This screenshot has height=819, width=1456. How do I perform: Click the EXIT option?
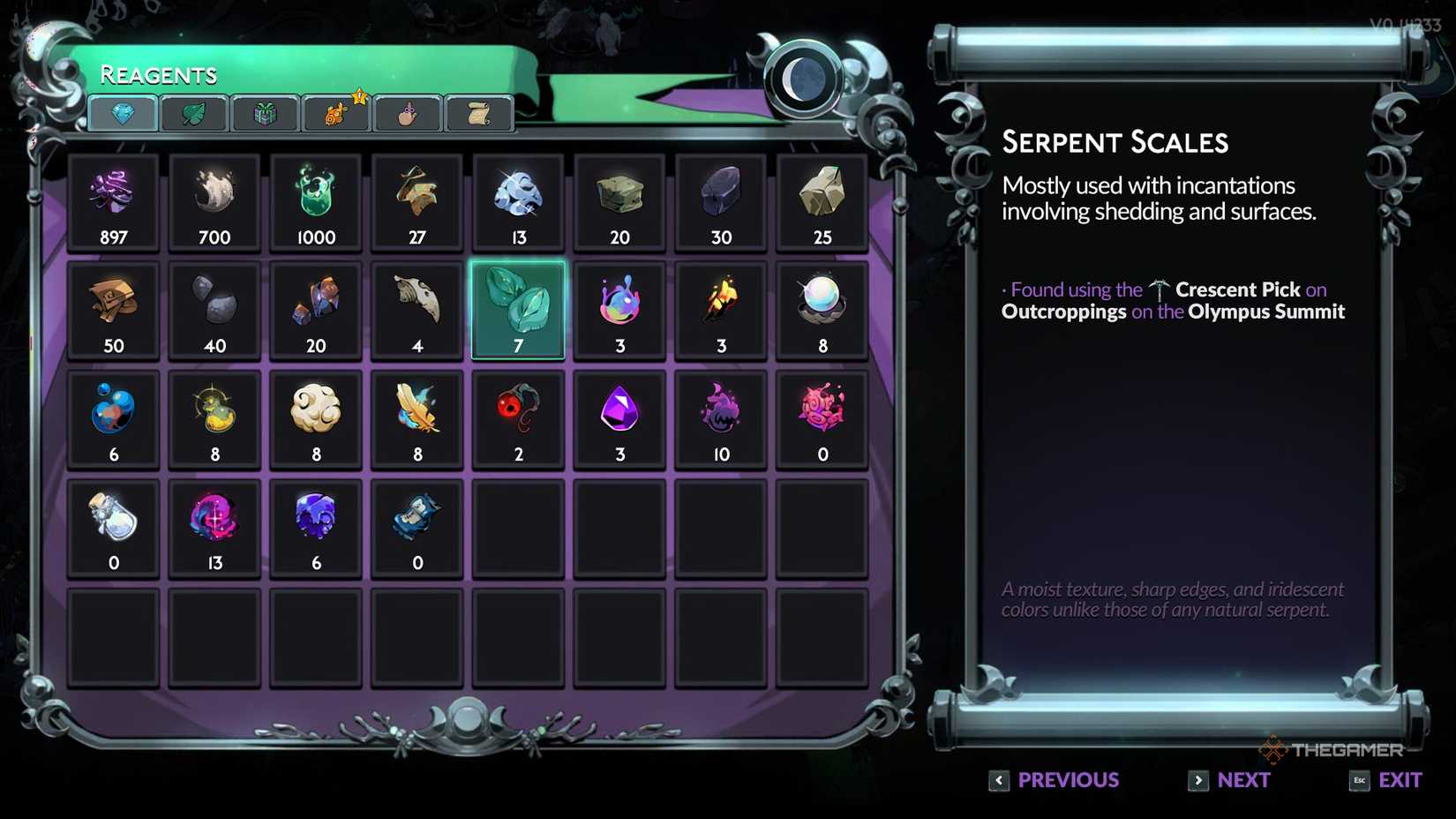(x=1401, y=780)
